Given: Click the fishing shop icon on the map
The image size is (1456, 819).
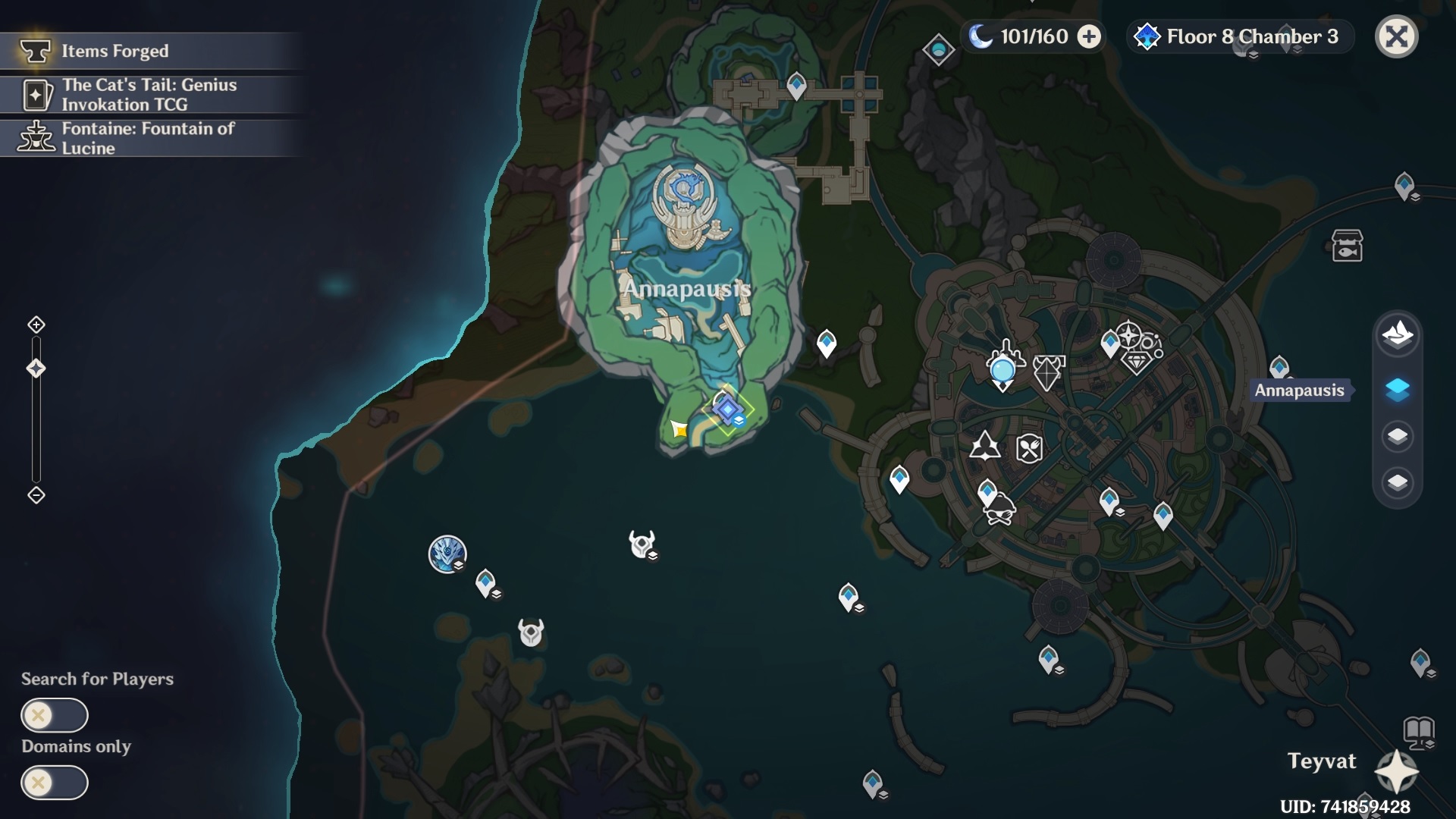Looking at the screenshot, I should pos(1347,246).
